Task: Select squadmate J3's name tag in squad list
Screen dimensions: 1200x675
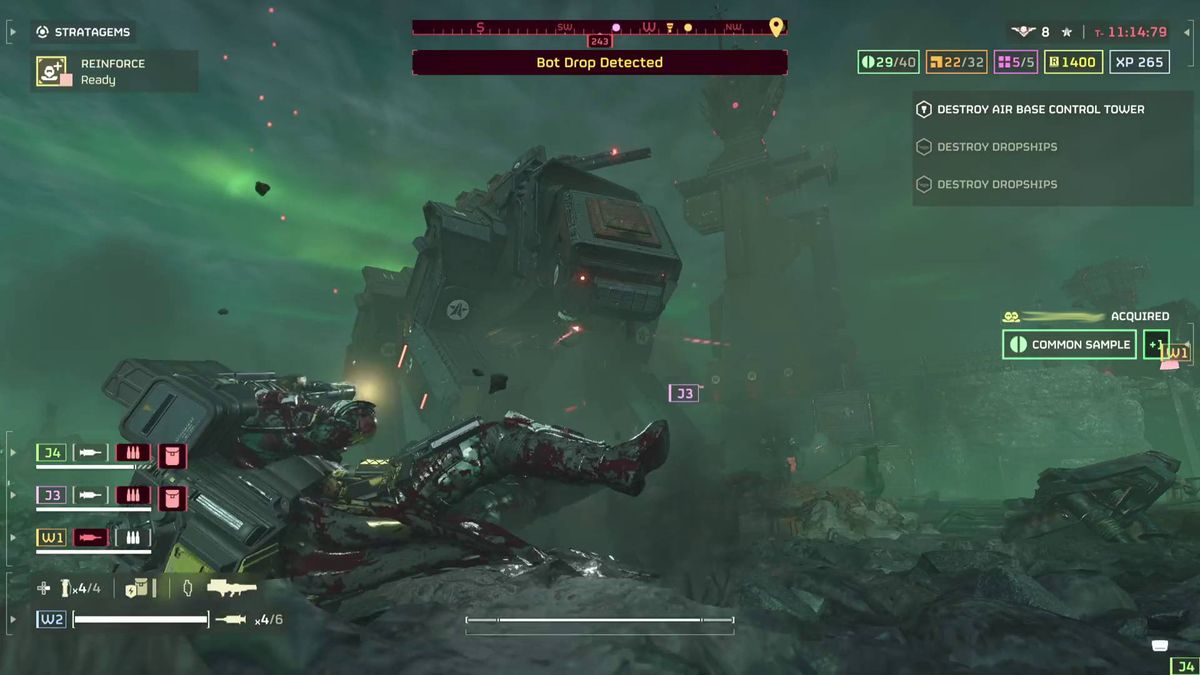Action: tap(53, 495)
